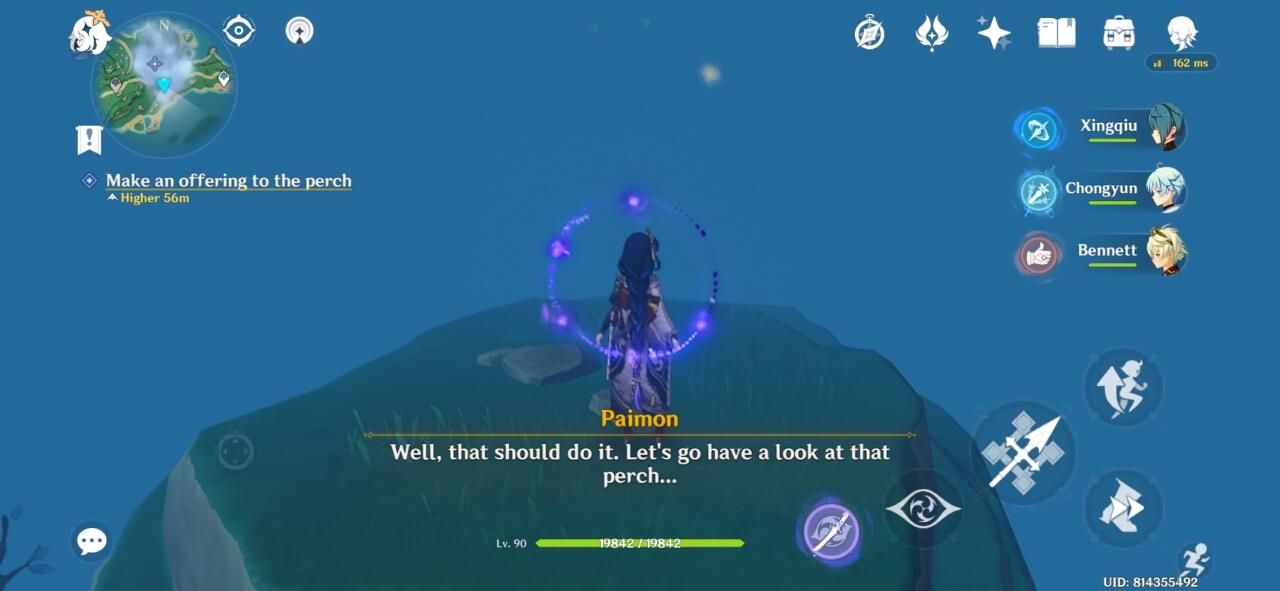Image resolution: width=1280 pixels, height=591 pixels.
Task: Tap the polearm normal attack button
Action: coord(1022,453)
